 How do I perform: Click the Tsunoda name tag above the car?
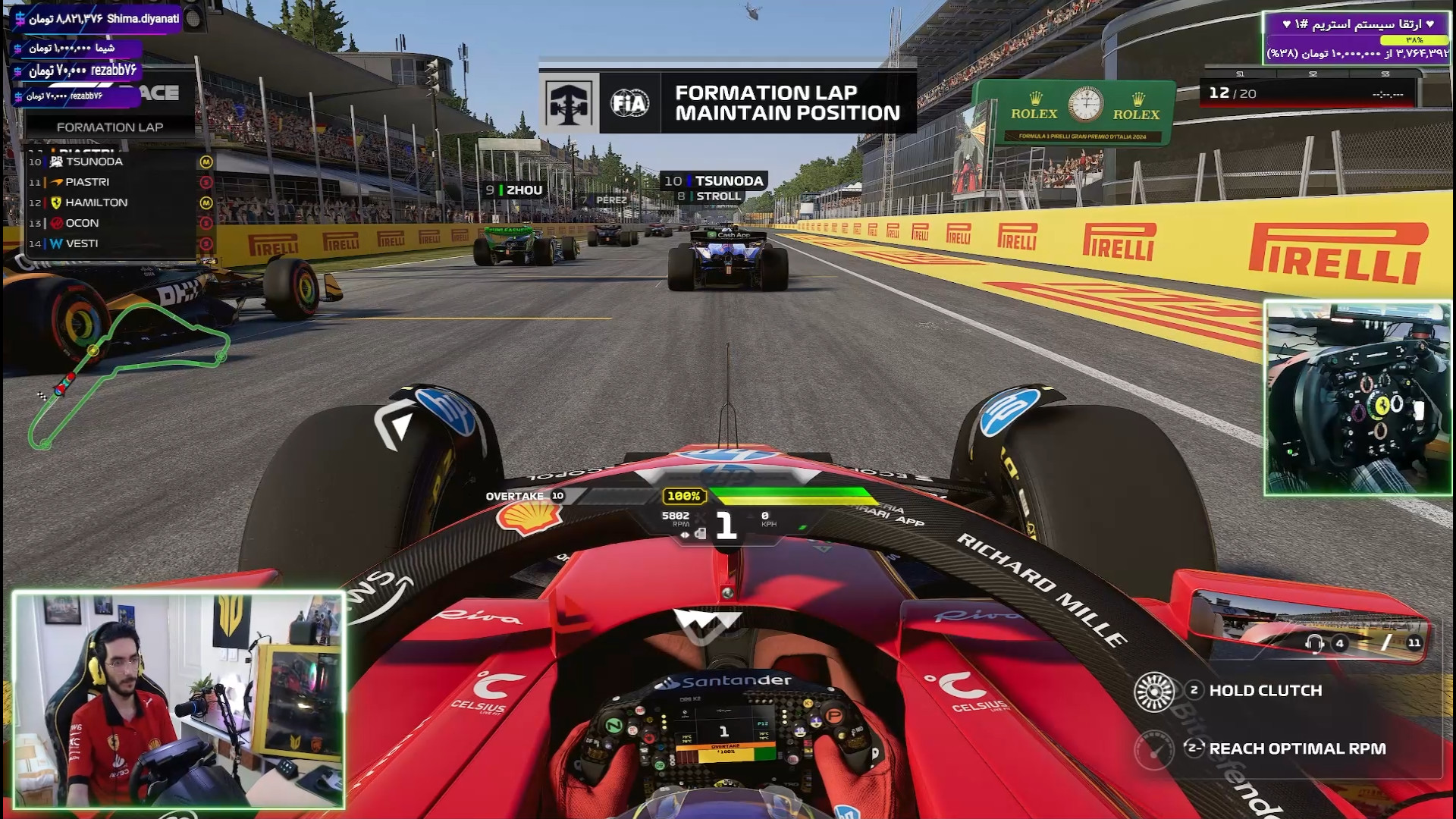pyautogui.click(x=714, y=180)
